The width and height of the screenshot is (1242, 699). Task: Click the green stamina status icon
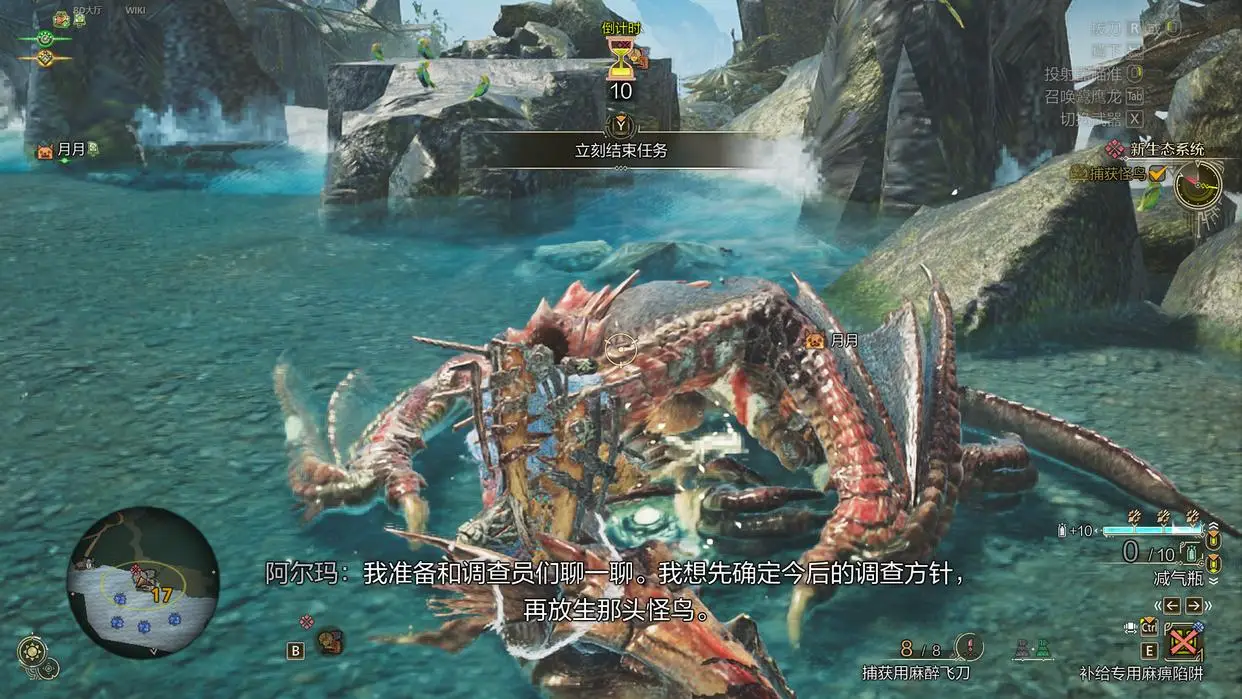(x=43, y=38)
